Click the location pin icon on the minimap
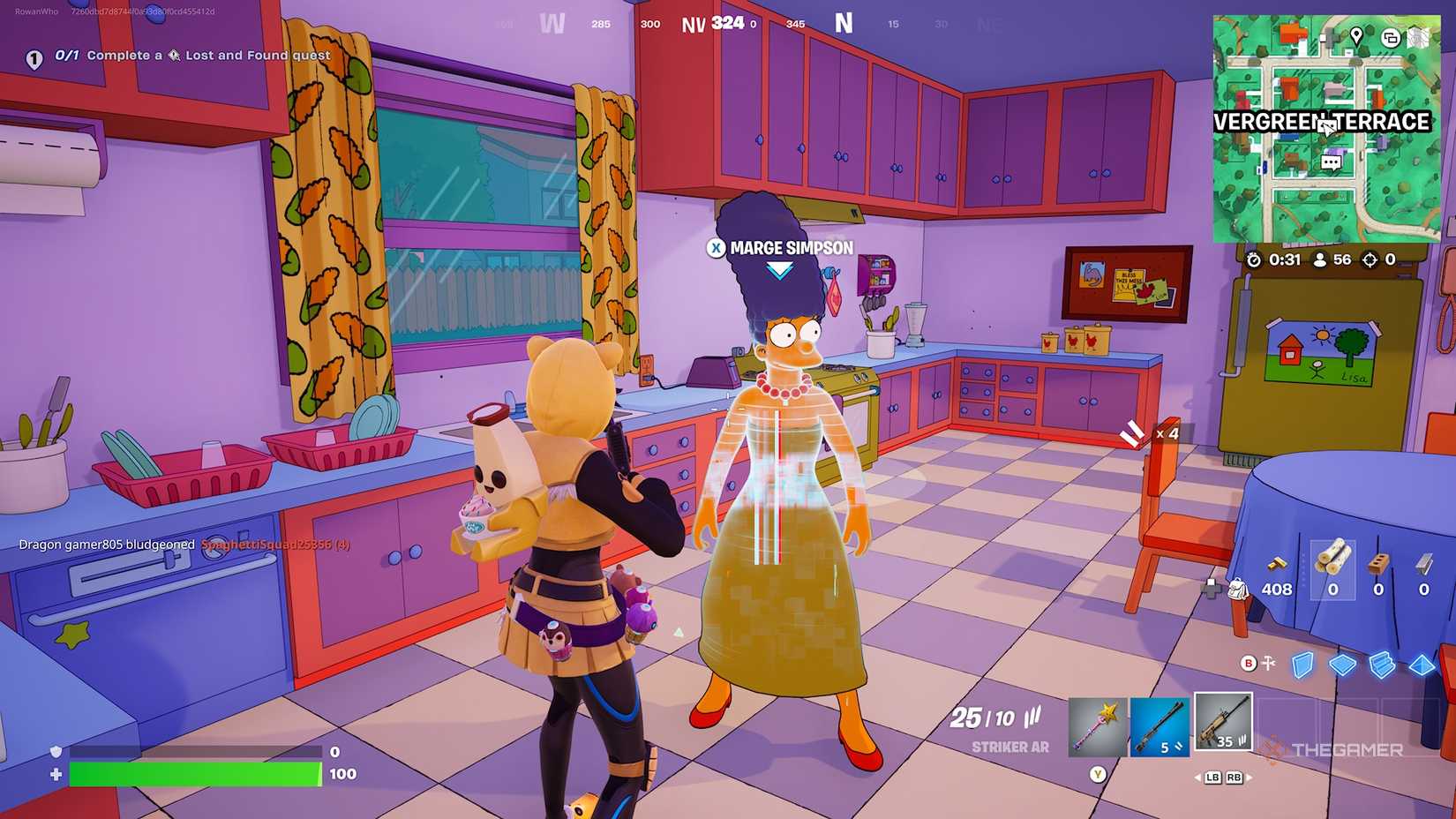 tap(1356, 36)
